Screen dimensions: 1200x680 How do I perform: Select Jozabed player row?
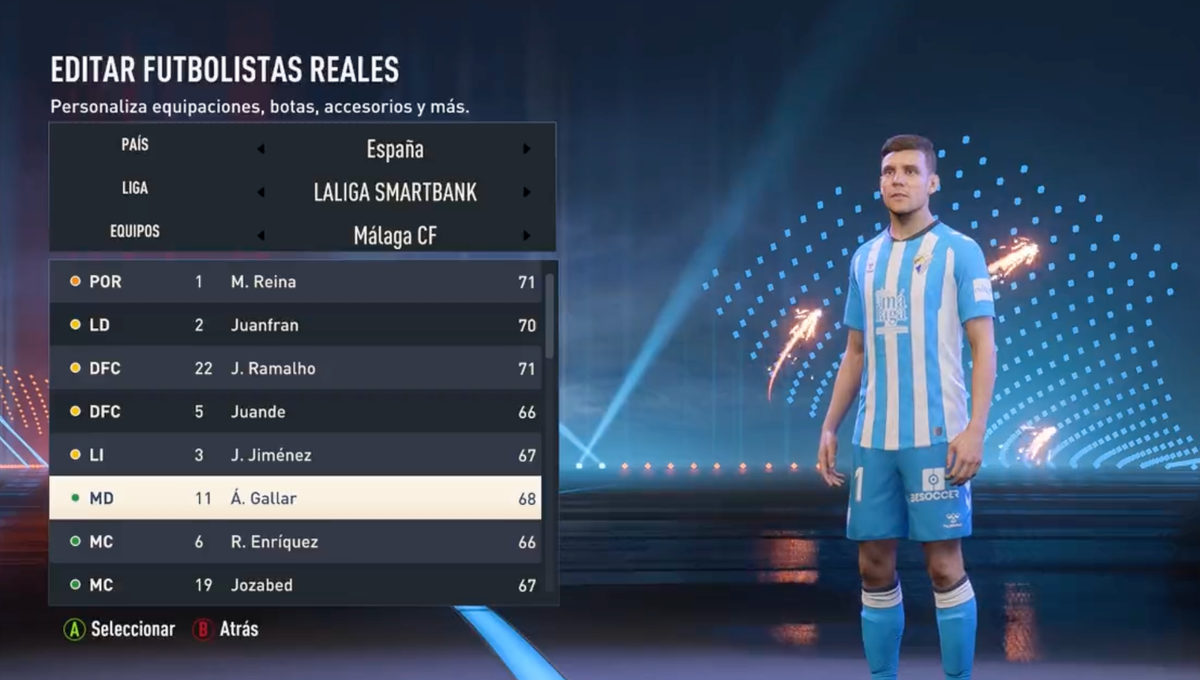pyautogui.click(x=295, y=585)
